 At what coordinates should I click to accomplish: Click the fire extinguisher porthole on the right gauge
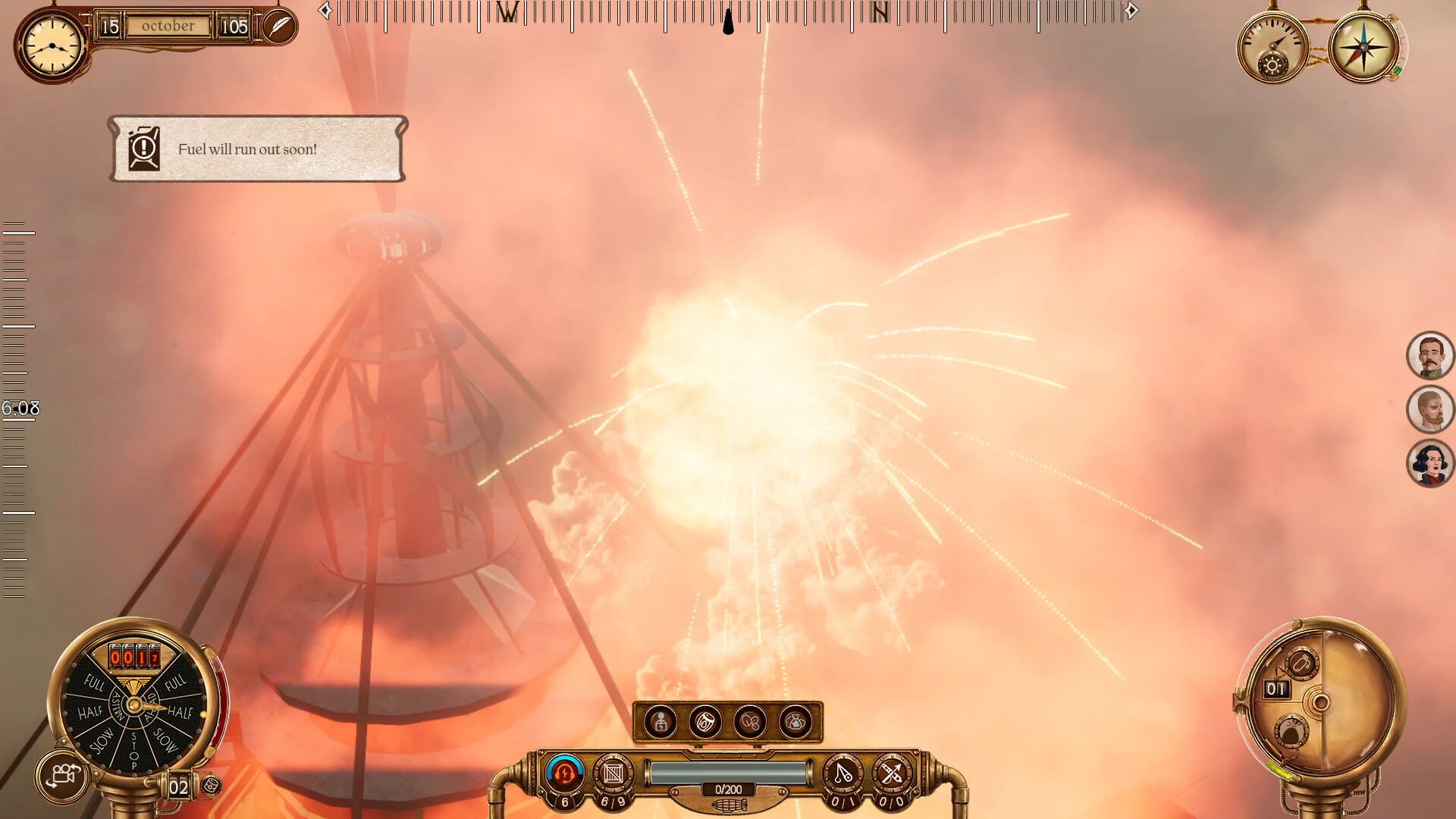click(x=1302, y=662)
